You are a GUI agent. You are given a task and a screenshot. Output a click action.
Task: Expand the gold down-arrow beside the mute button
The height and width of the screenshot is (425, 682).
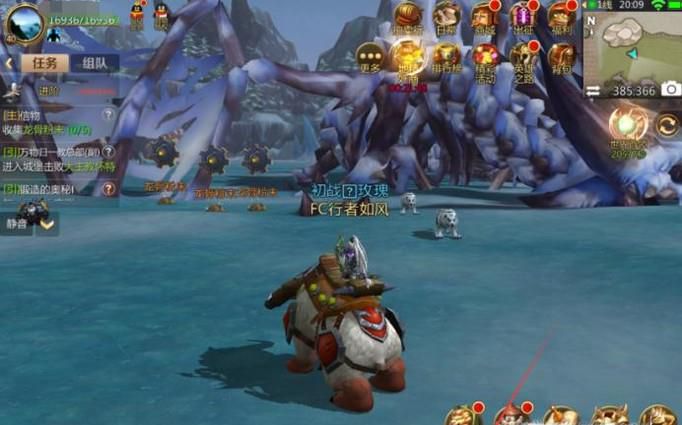coord(47,222)
